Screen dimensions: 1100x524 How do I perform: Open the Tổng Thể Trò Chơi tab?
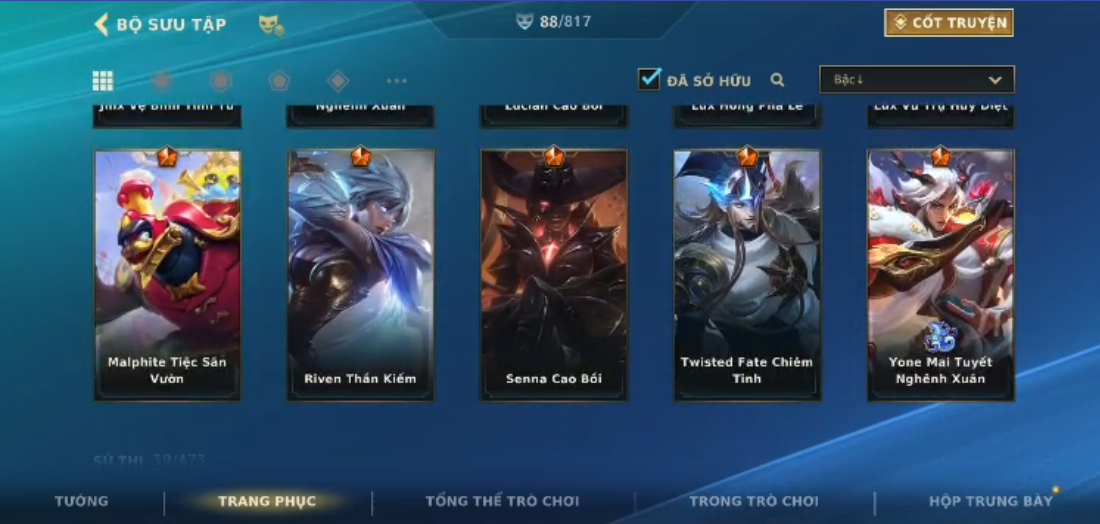[x=502, y=501]
